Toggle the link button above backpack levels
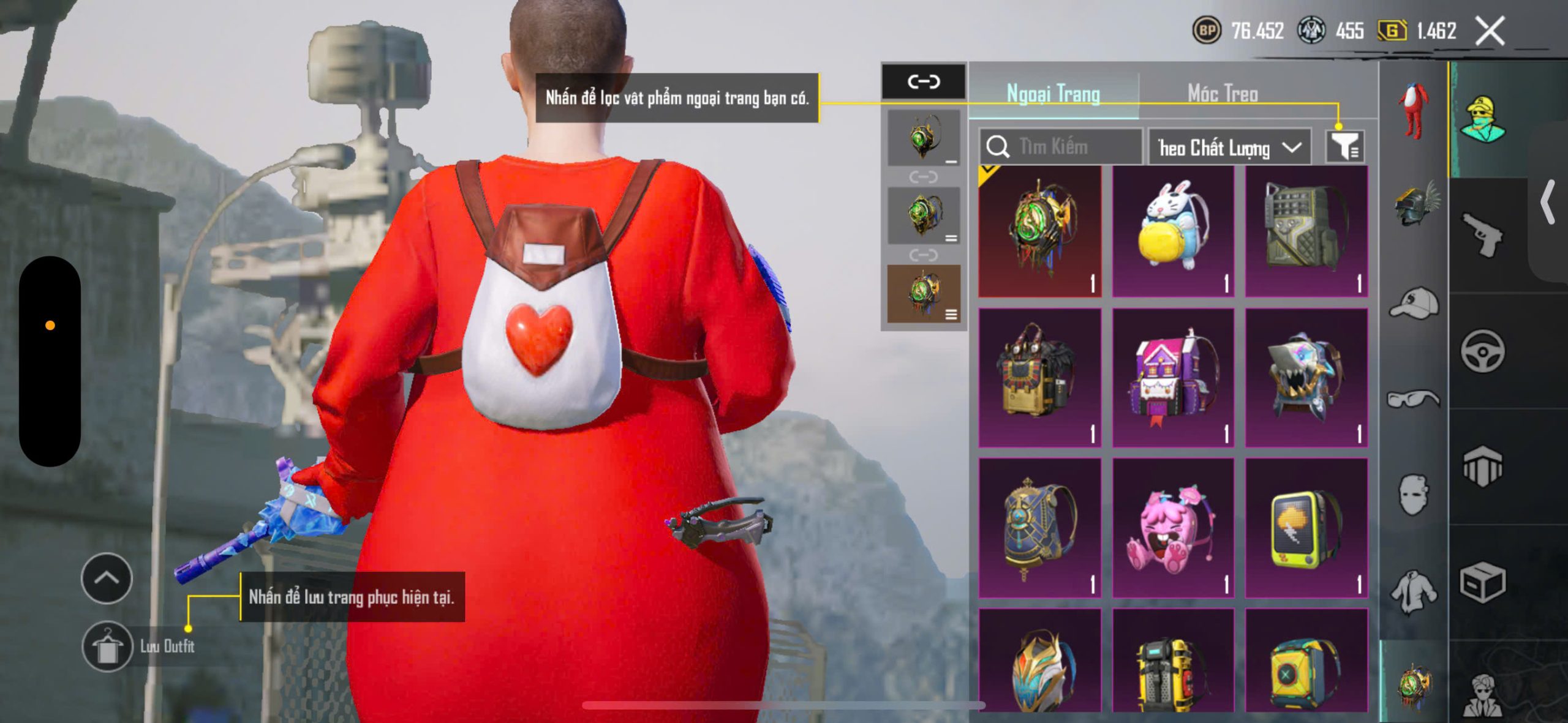The width and height of the screenshot is (1568, 723). click(923, 81)
